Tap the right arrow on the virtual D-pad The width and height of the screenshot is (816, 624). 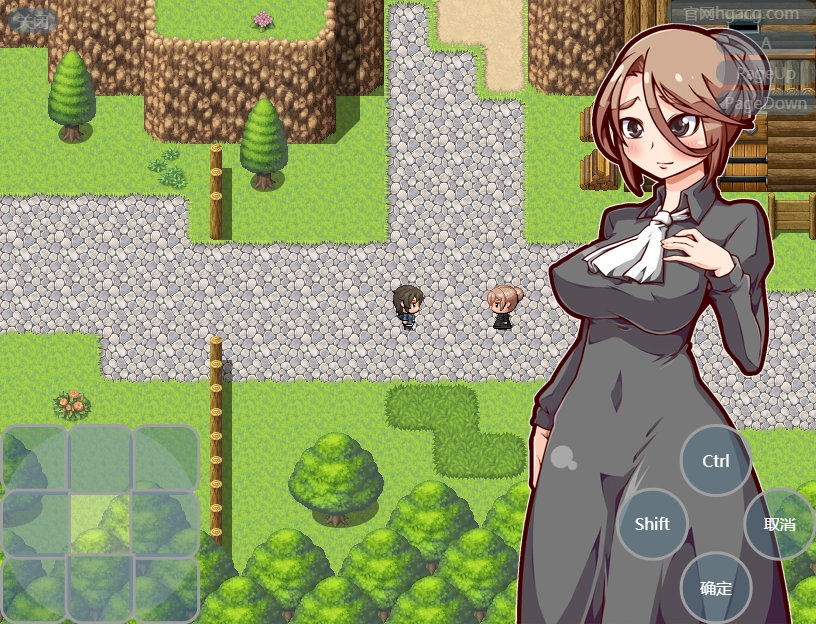click(165, 522)
